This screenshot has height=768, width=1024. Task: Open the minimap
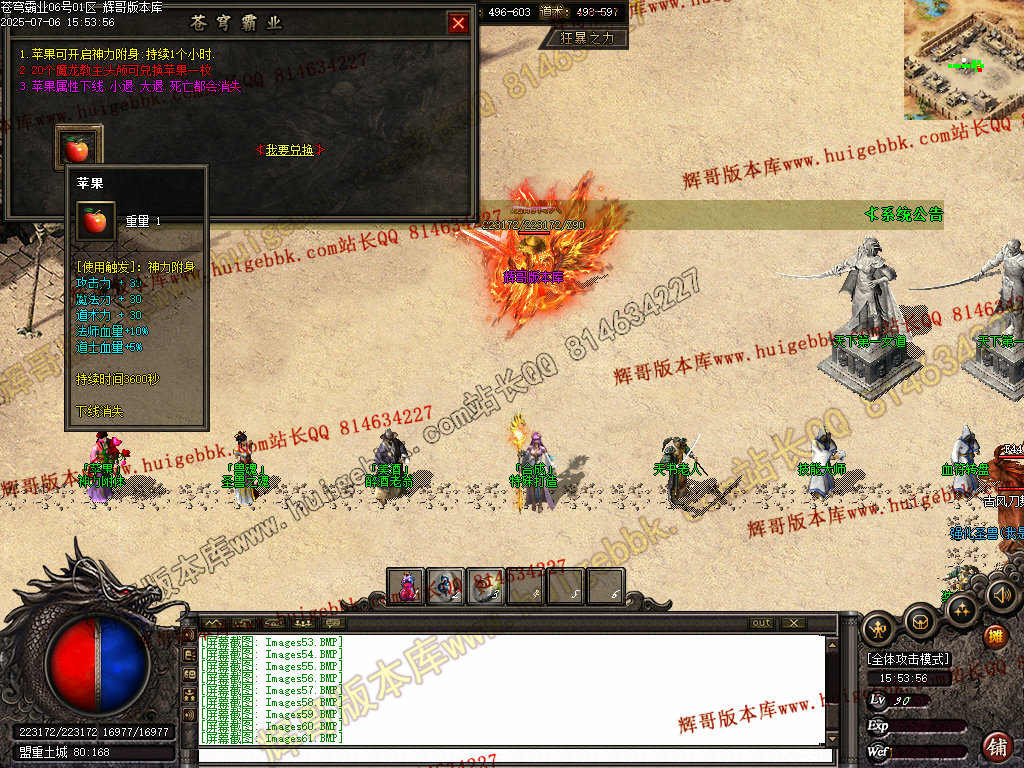tap(963, 58)
